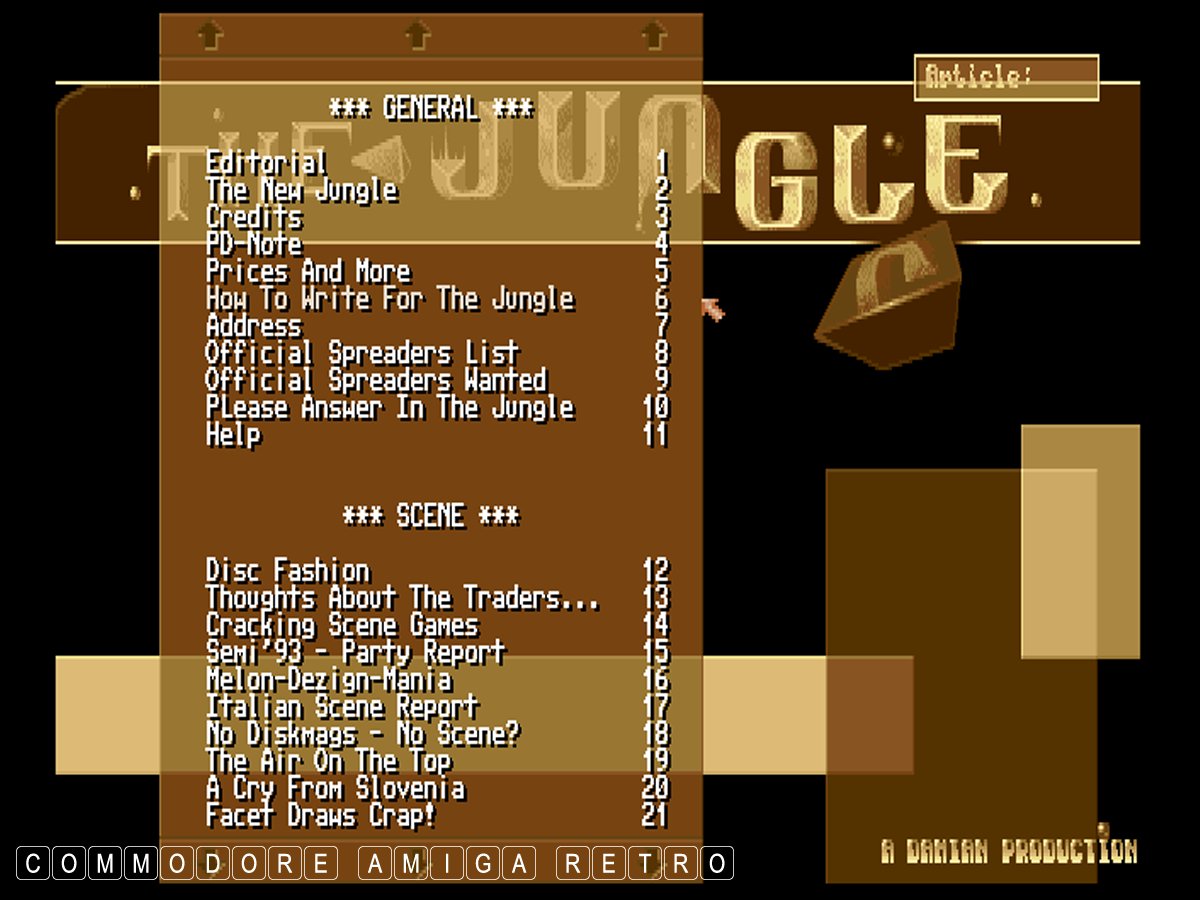Open the Editorial article
Image resolution: width=1200 pixels, height=900 pixels.
266,163
